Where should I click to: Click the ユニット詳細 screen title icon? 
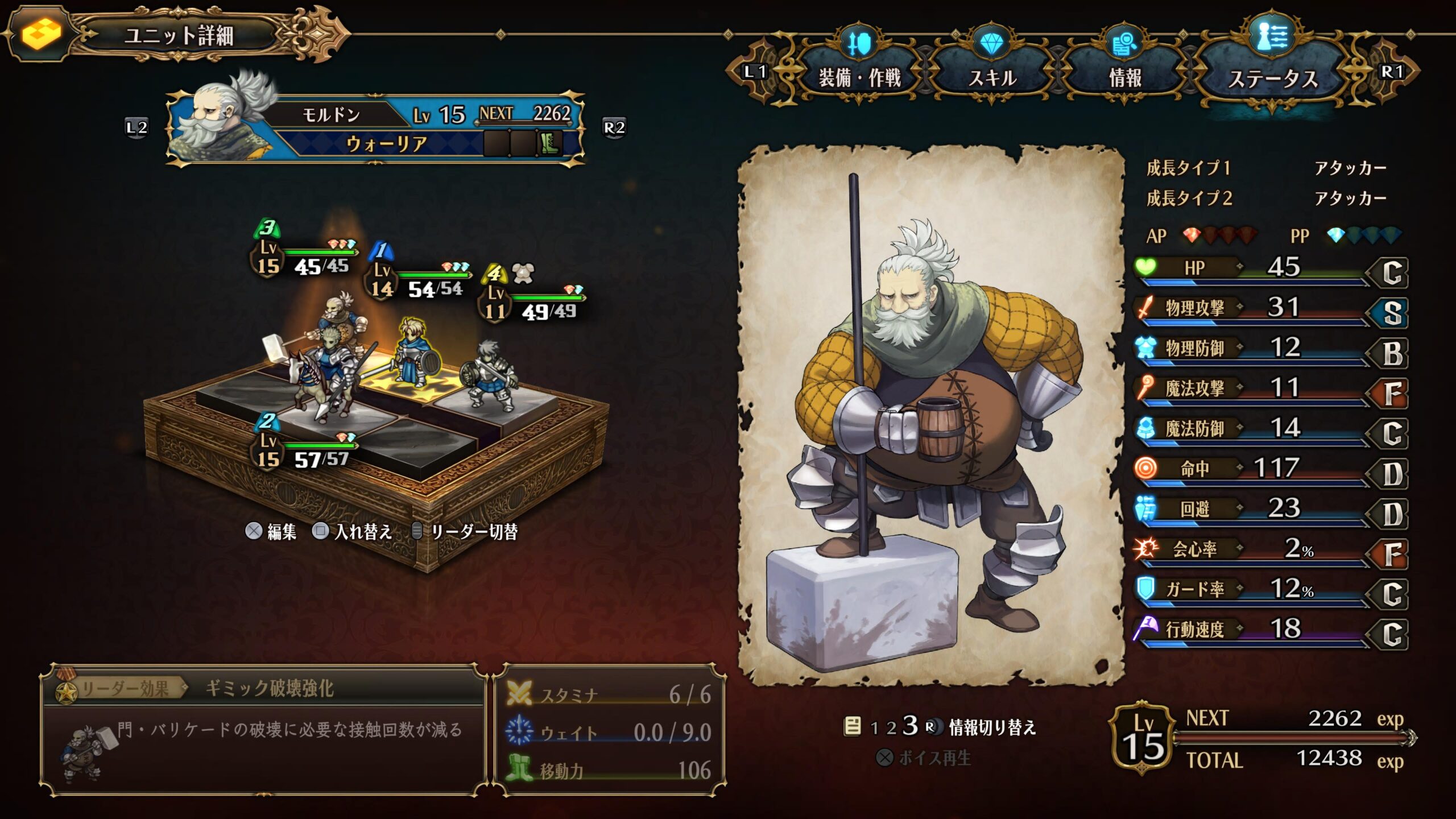pos(41,34)
